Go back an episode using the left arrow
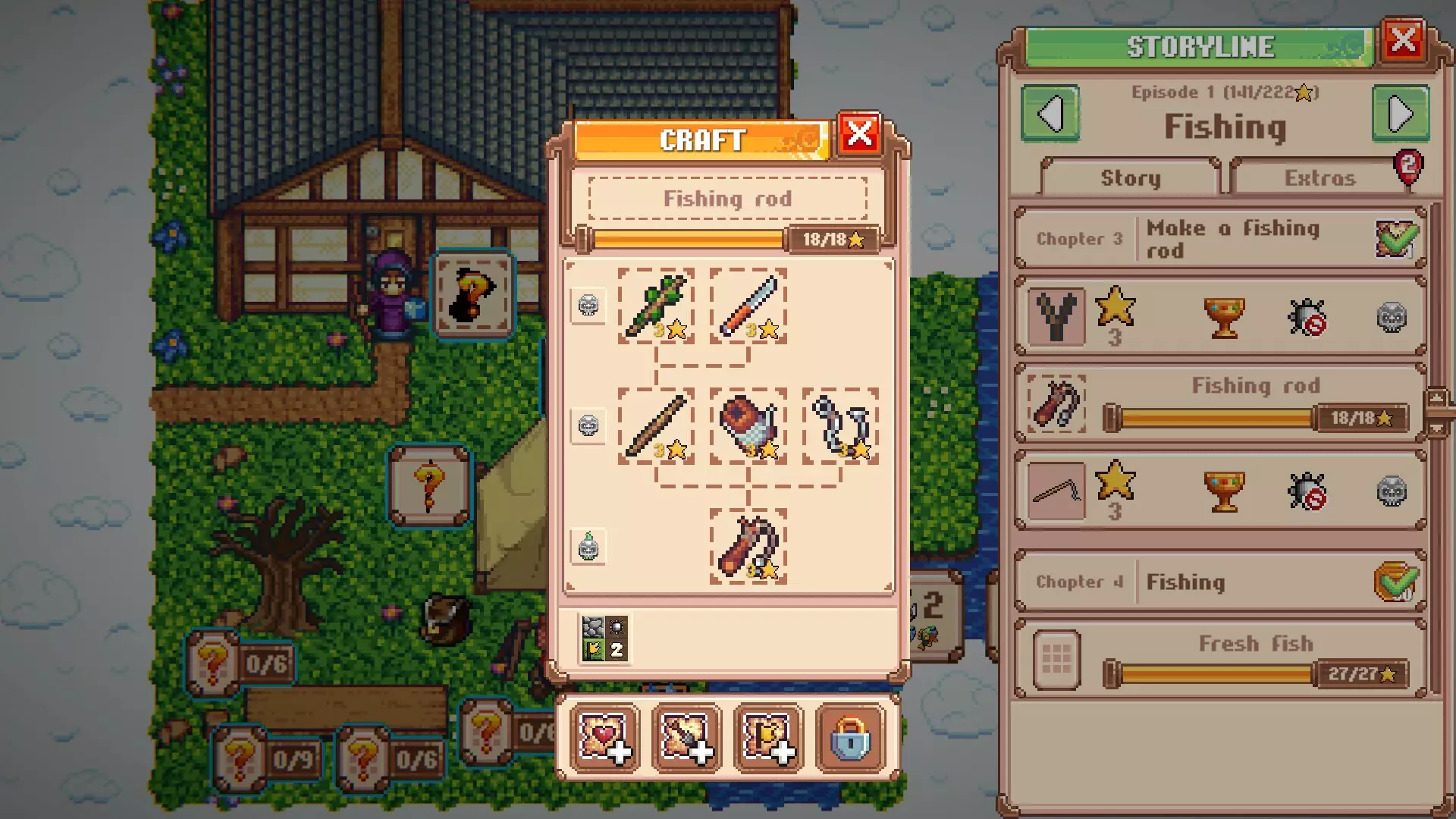The height and width of the screenshot is (819, 1456). [x=1052, y=114]
